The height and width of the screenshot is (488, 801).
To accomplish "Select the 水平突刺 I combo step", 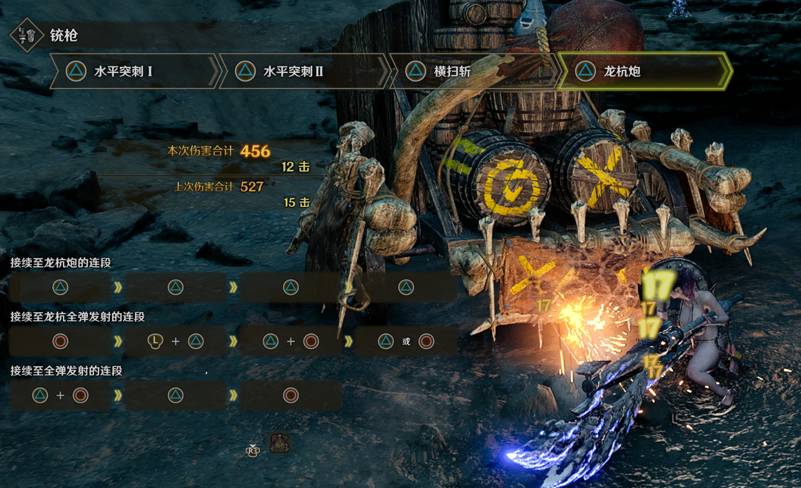I will pyautogui.click(x=134, y=72).
